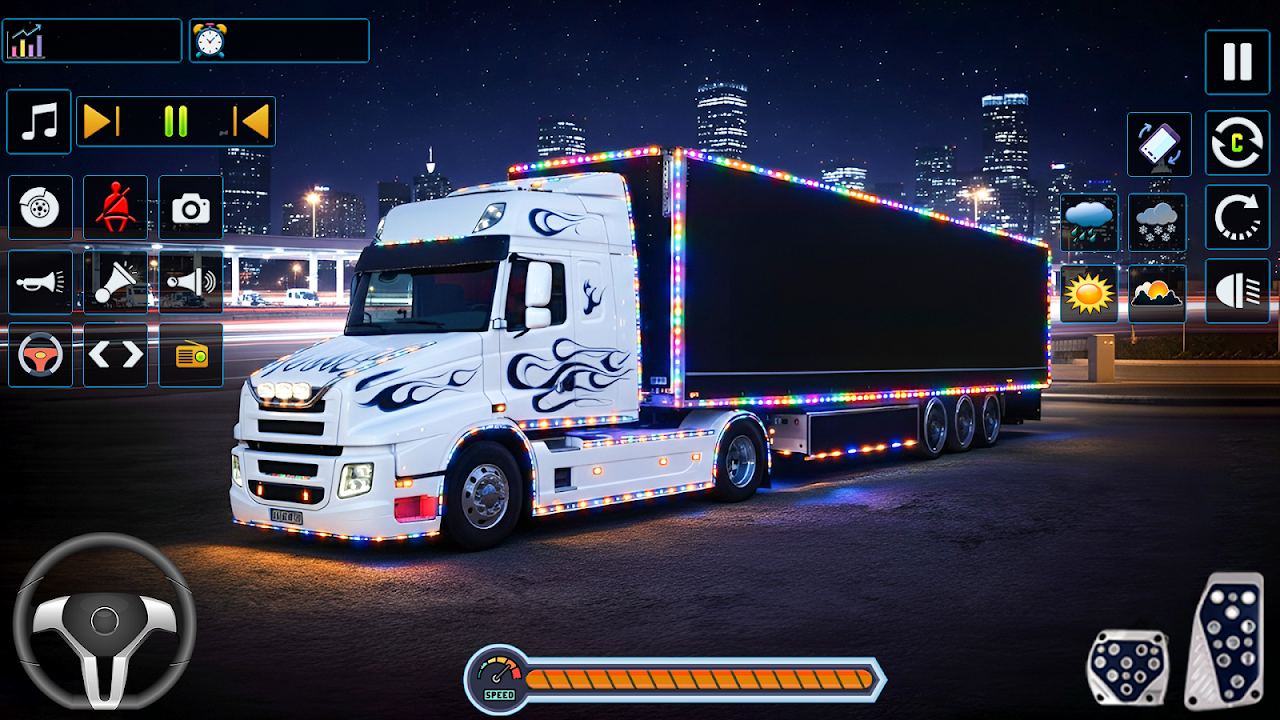Pause the music with the green bars

coord(176,122)
